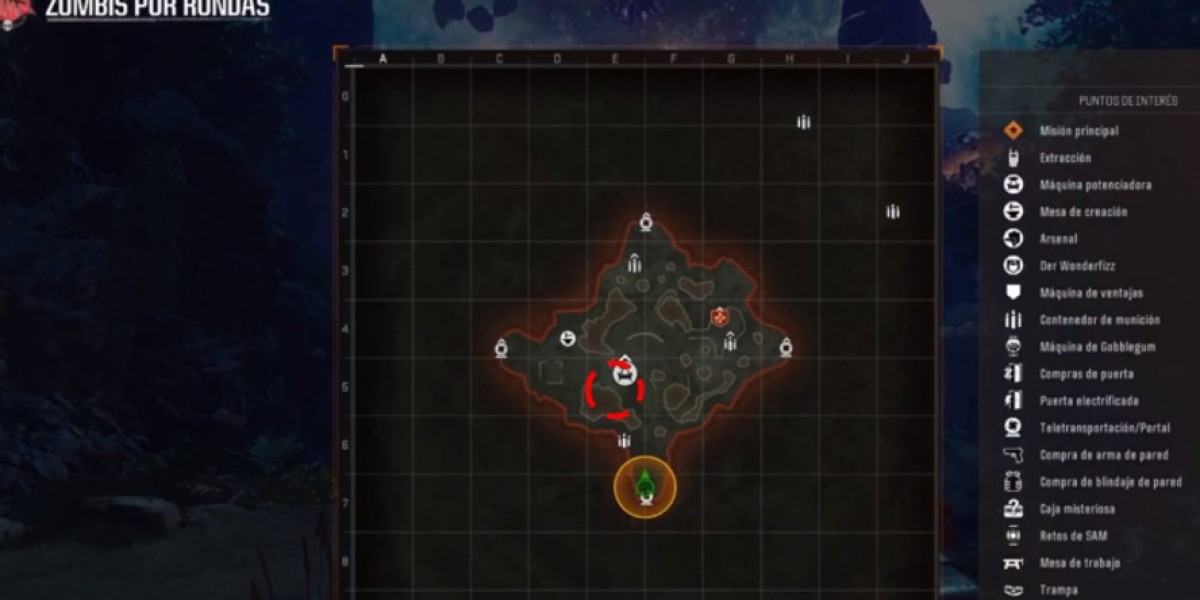Click the red main mission marker on the map
The image size is (1200, 600).
(718, 317)
